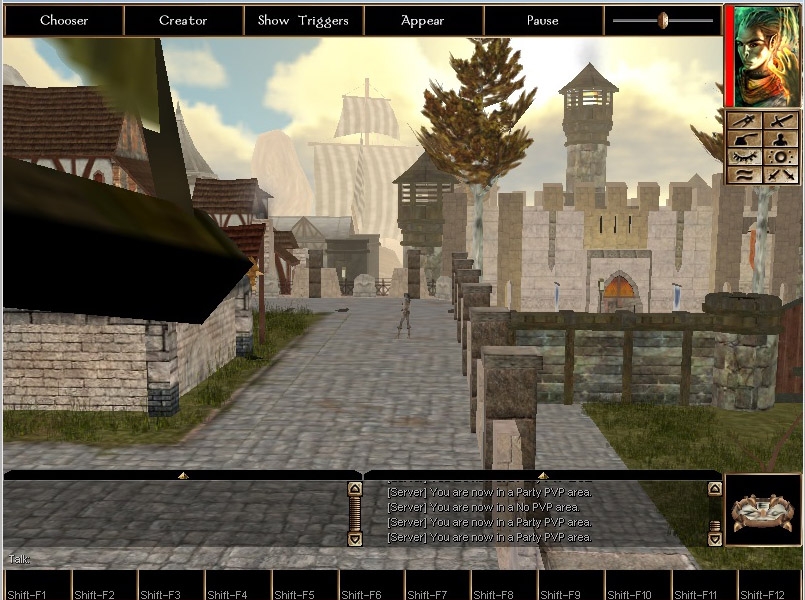Click the crossed swords icon
Viewport: 805px width, 600px height.
(781, 175)
